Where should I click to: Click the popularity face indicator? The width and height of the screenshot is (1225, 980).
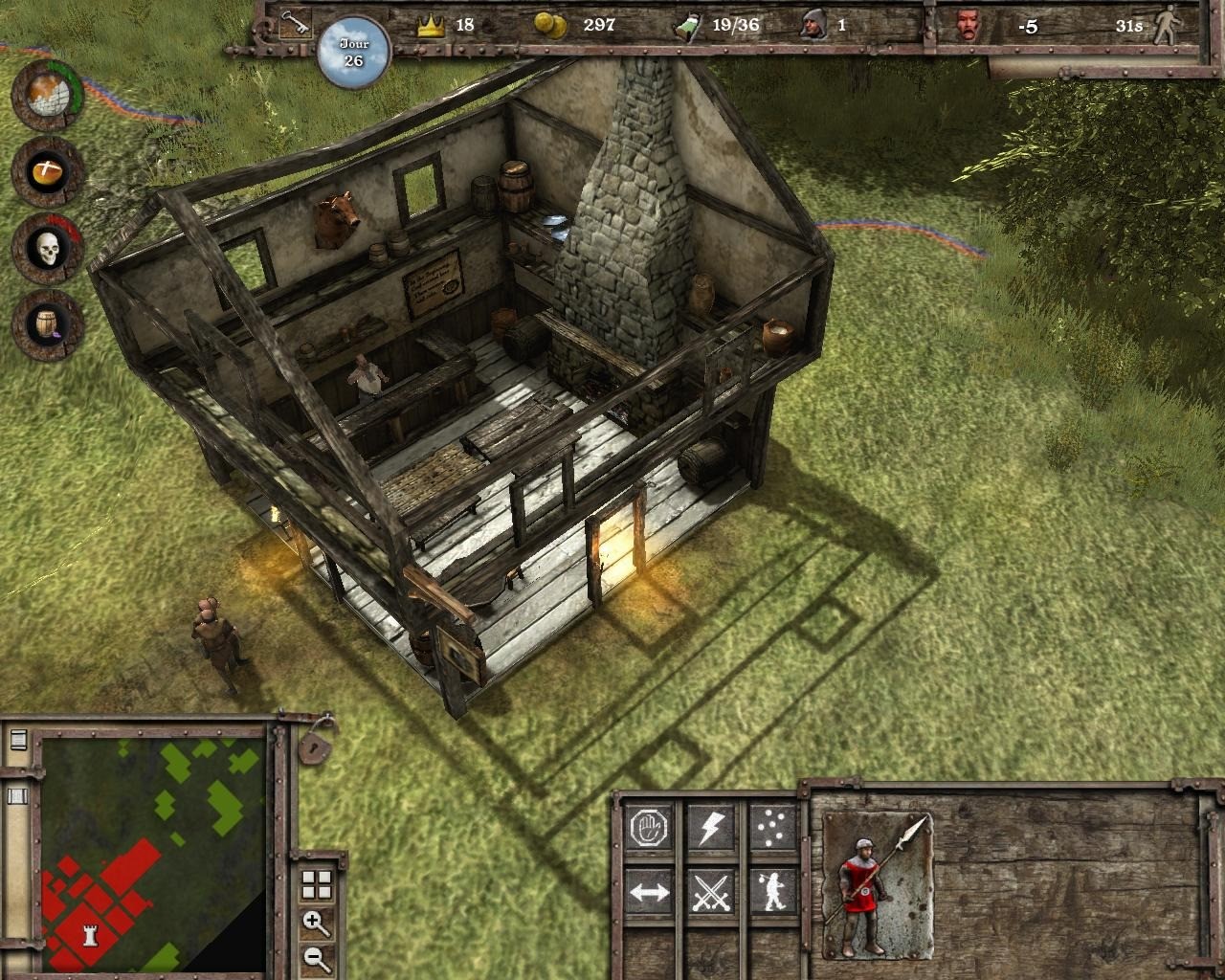(969, 27)
